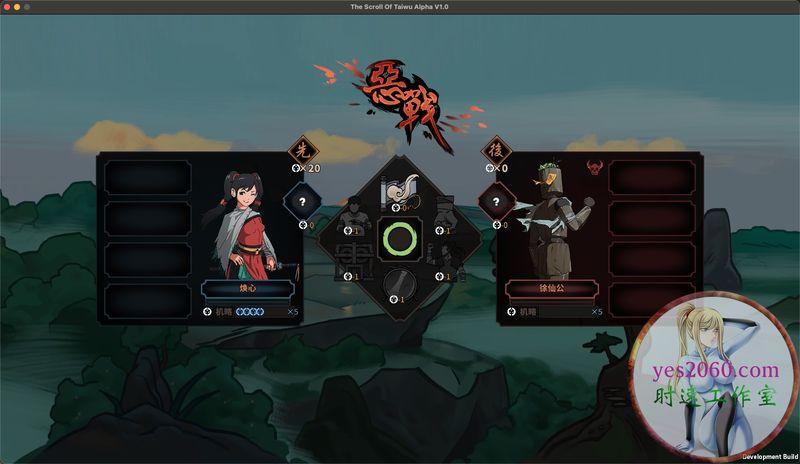This screenshot has height=464, width=800.
Task: Close the game window
Action: pos(6,6)
